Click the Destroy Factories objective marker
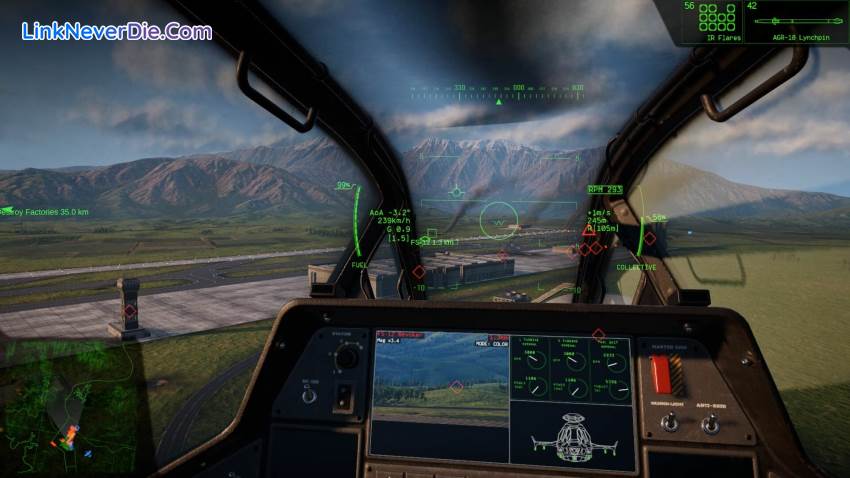850x478 pixels. (45, 212)
